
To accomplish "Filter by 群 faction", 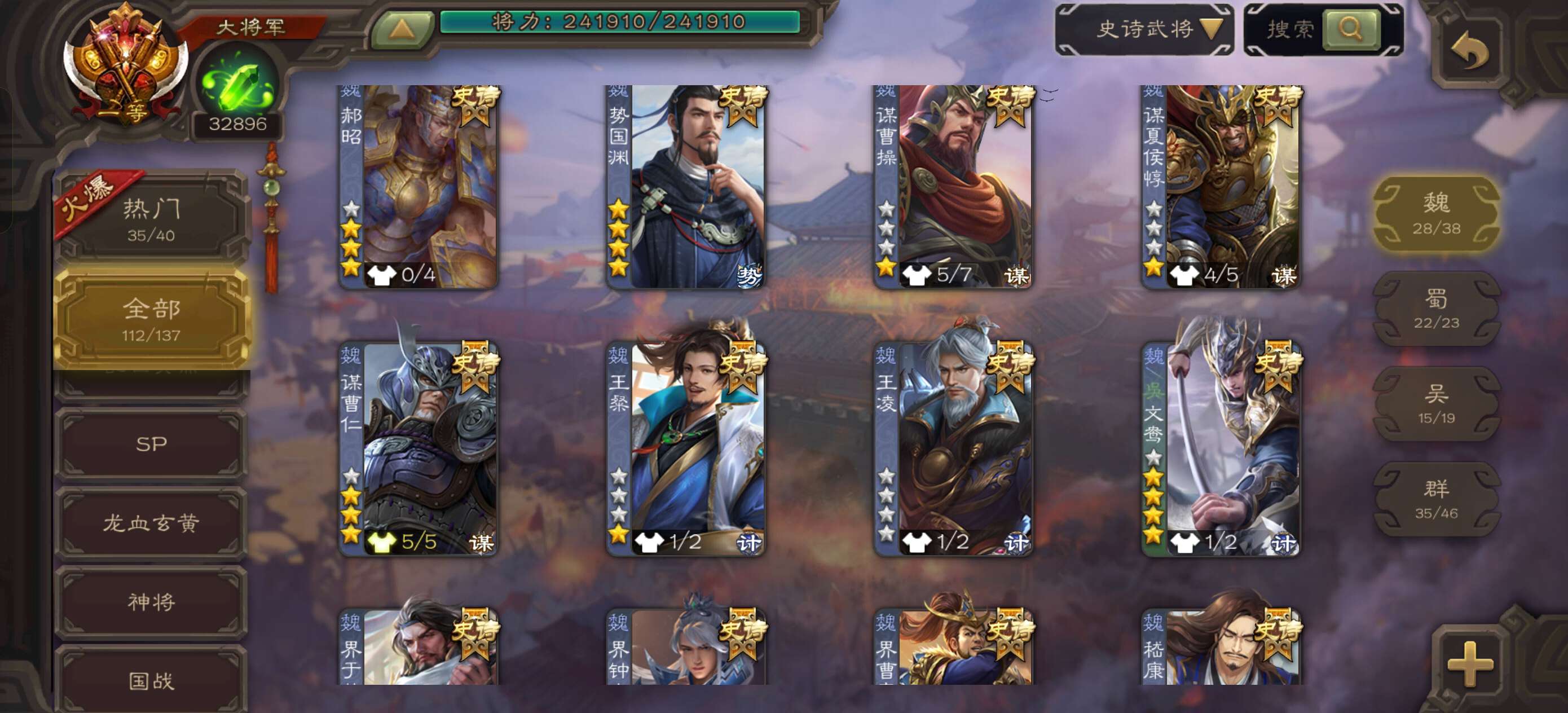I will 1436,499.
